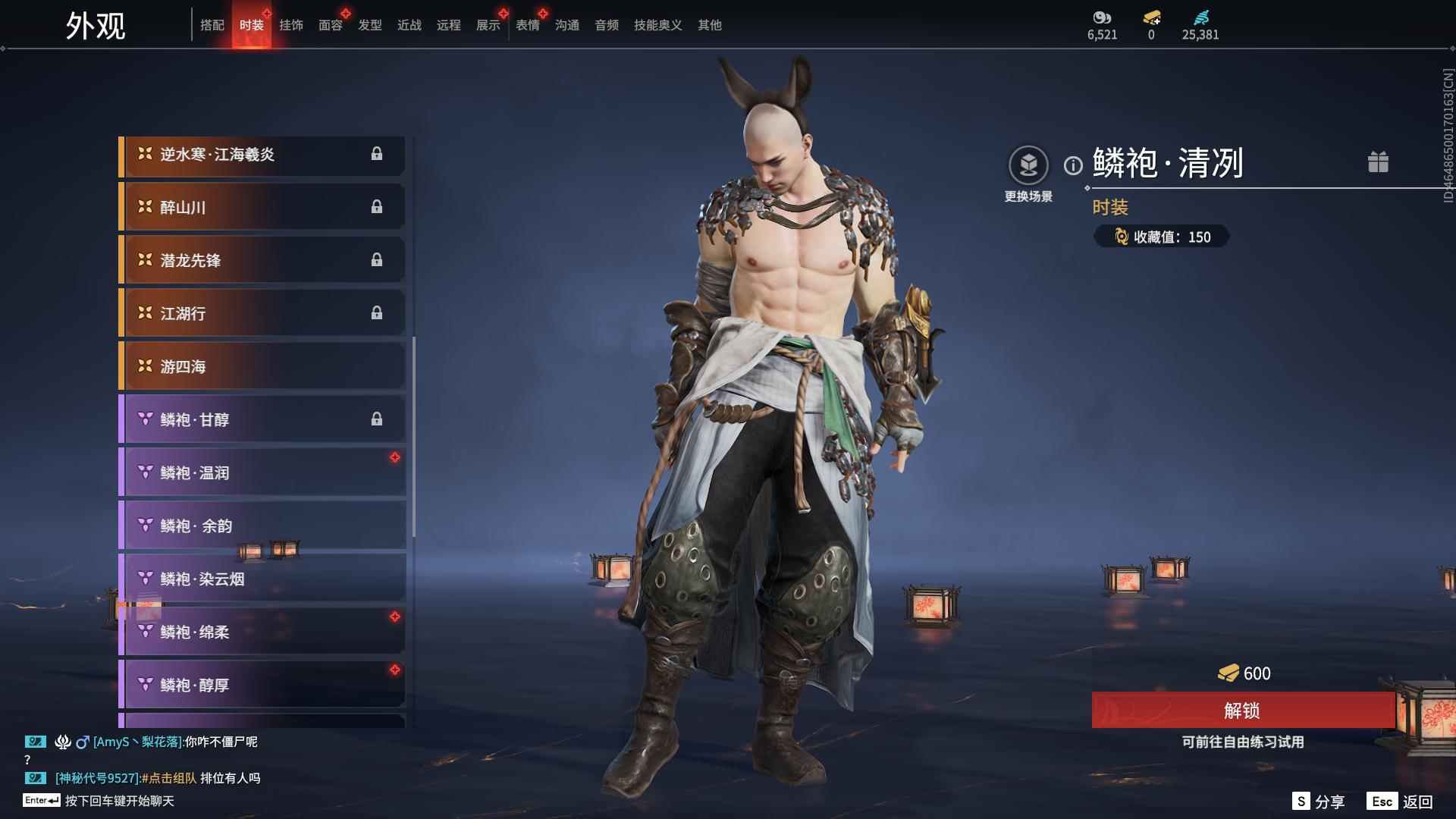Select the 面容 face tab

(x=331, y=25)
